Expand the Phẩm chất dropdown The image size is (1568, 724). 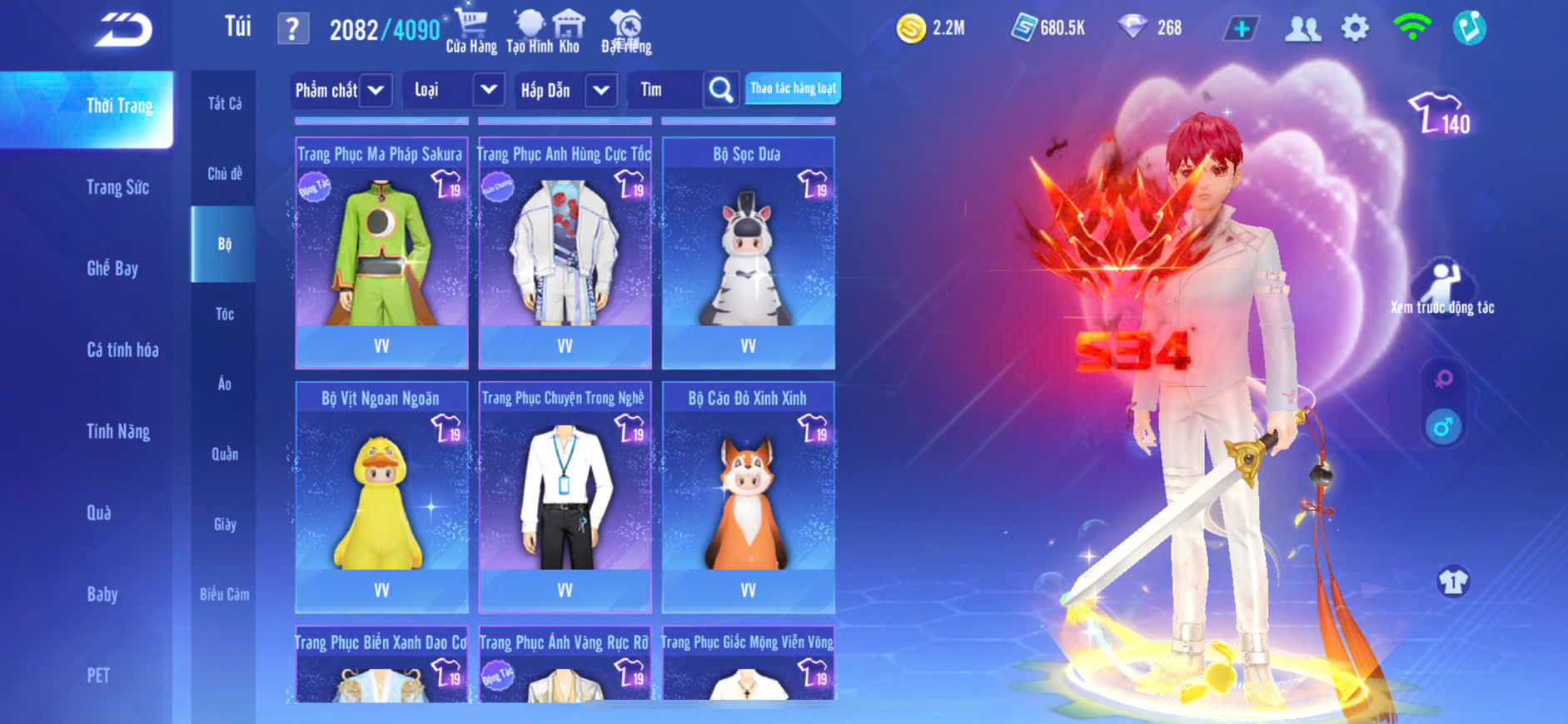(376, 90)
